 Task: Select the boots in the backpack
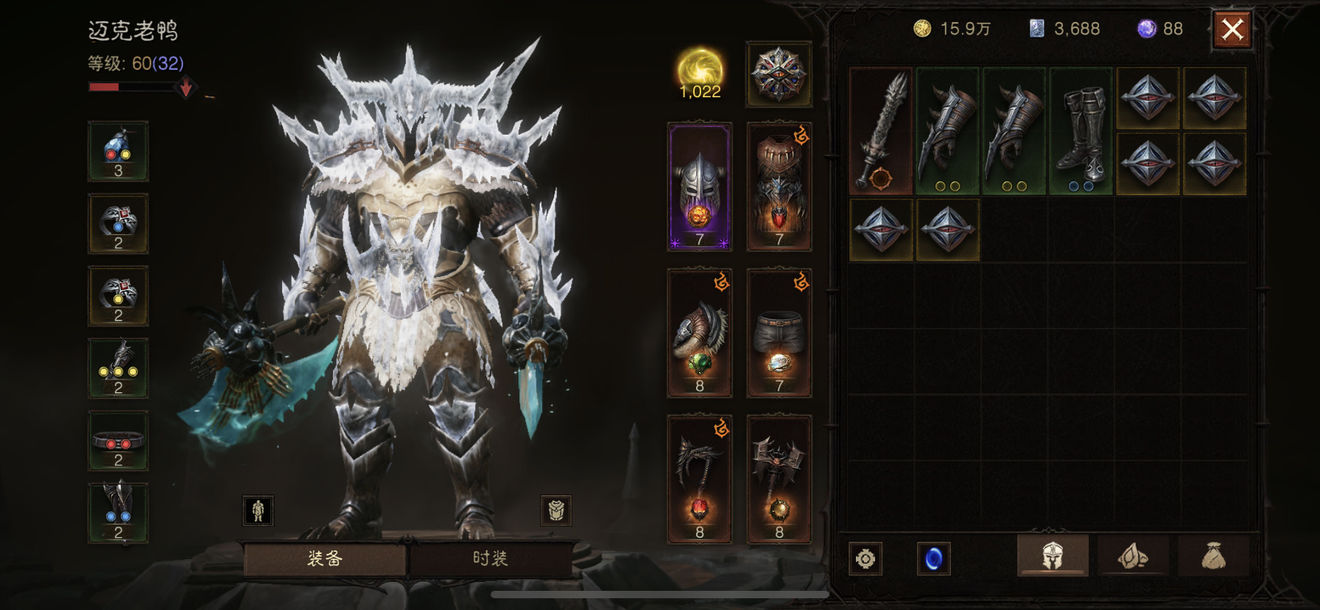point(1081,131)
